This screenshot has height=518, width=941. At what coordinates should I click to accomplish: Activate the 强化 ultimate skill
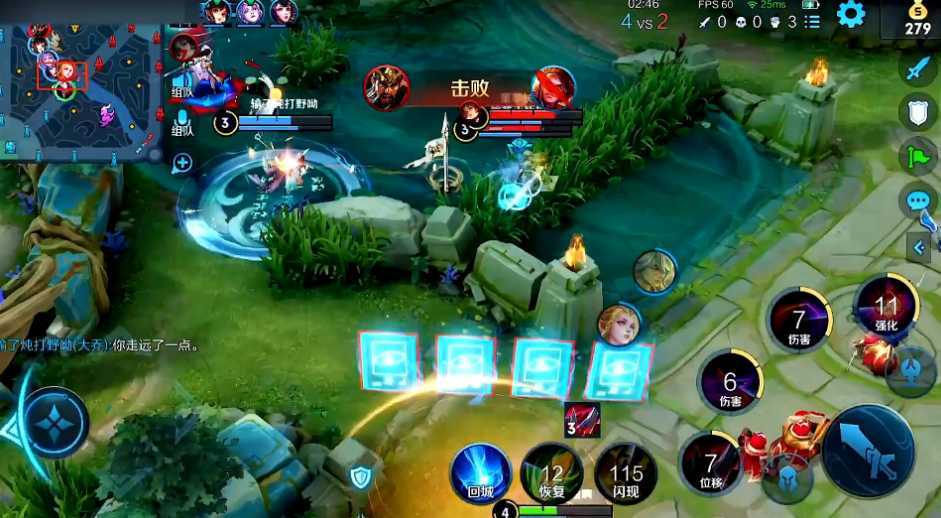pos(886,307)
